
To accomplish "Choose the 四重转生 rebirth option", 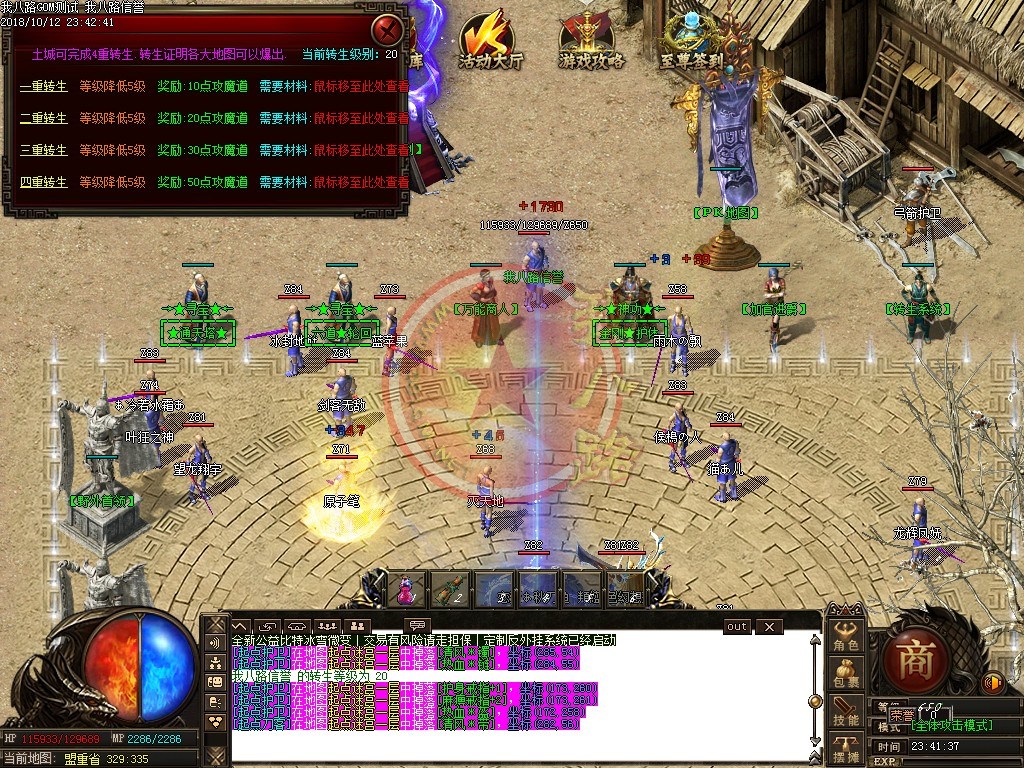I will point(44,182).
